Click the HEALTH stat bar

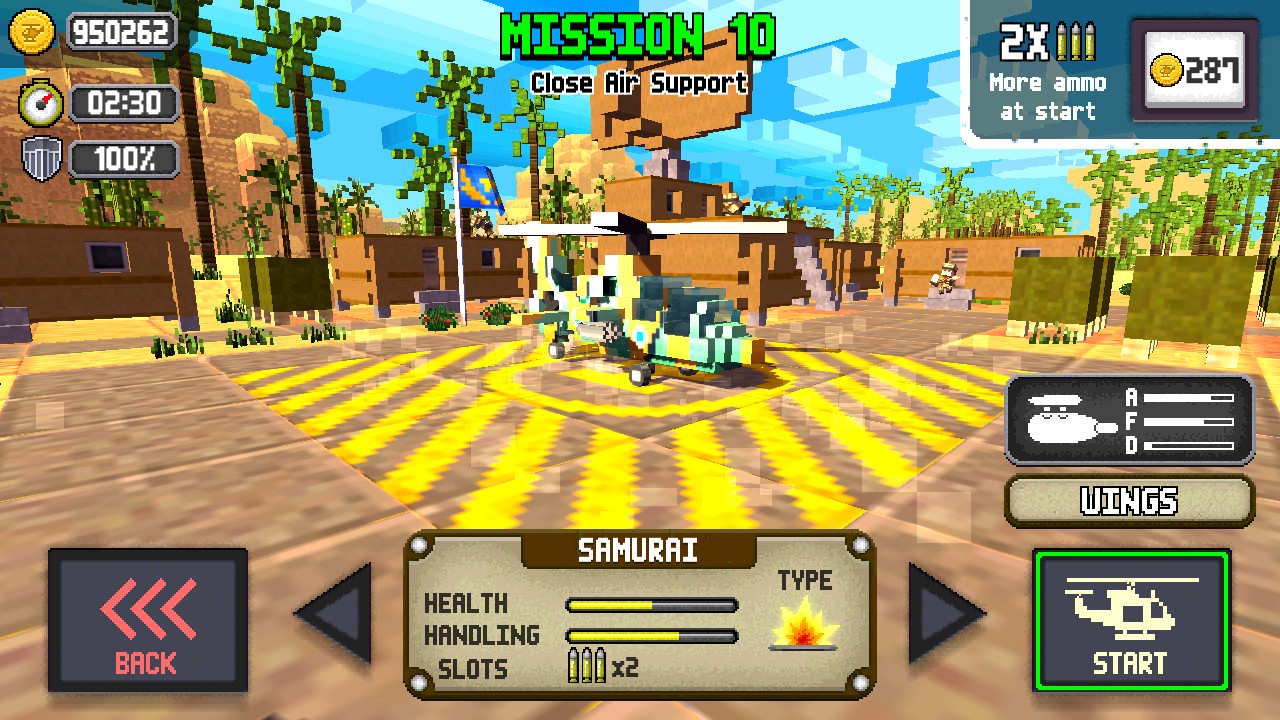click(650, 604)
